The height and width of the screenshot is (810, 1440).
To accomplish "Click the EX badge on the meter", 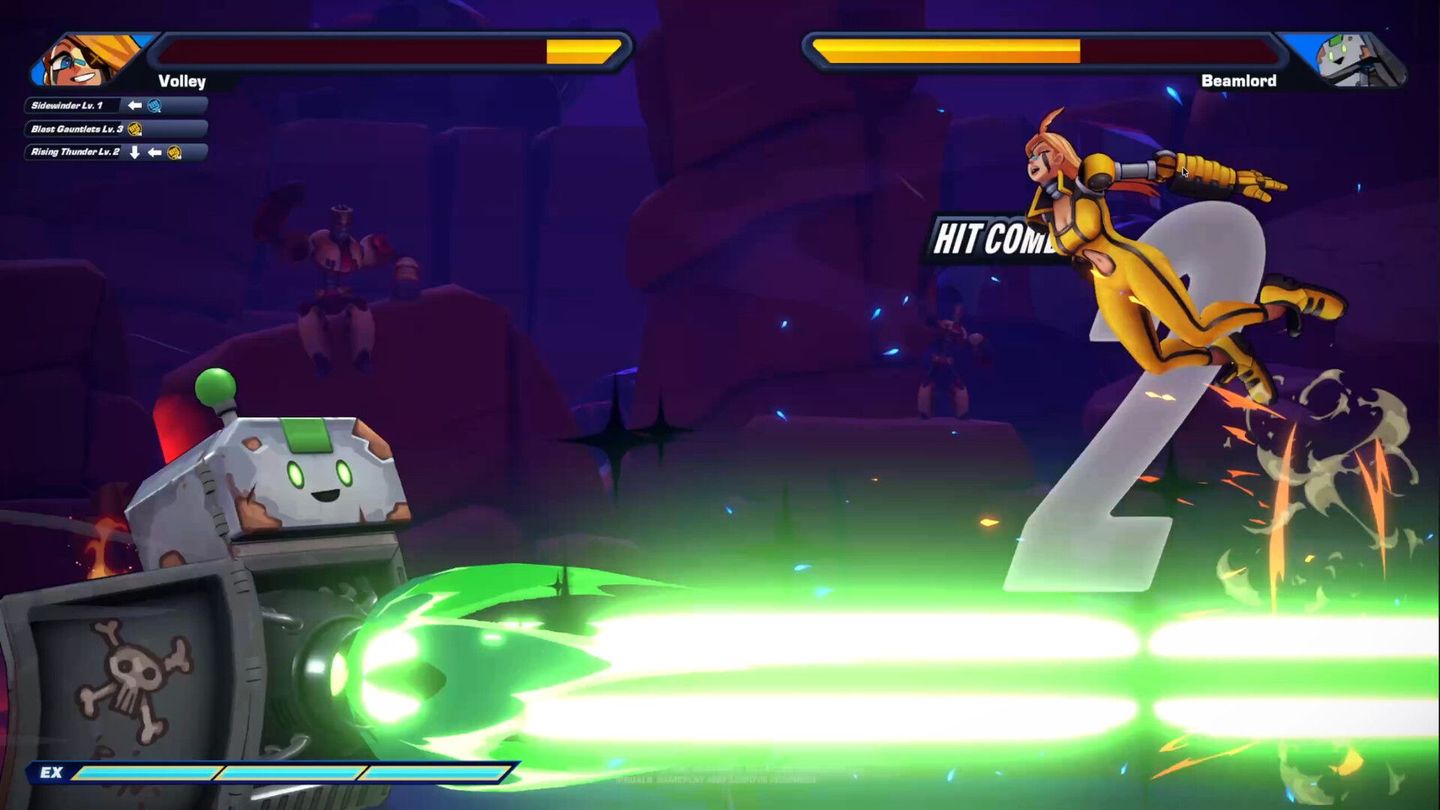I will click(52, 773).
